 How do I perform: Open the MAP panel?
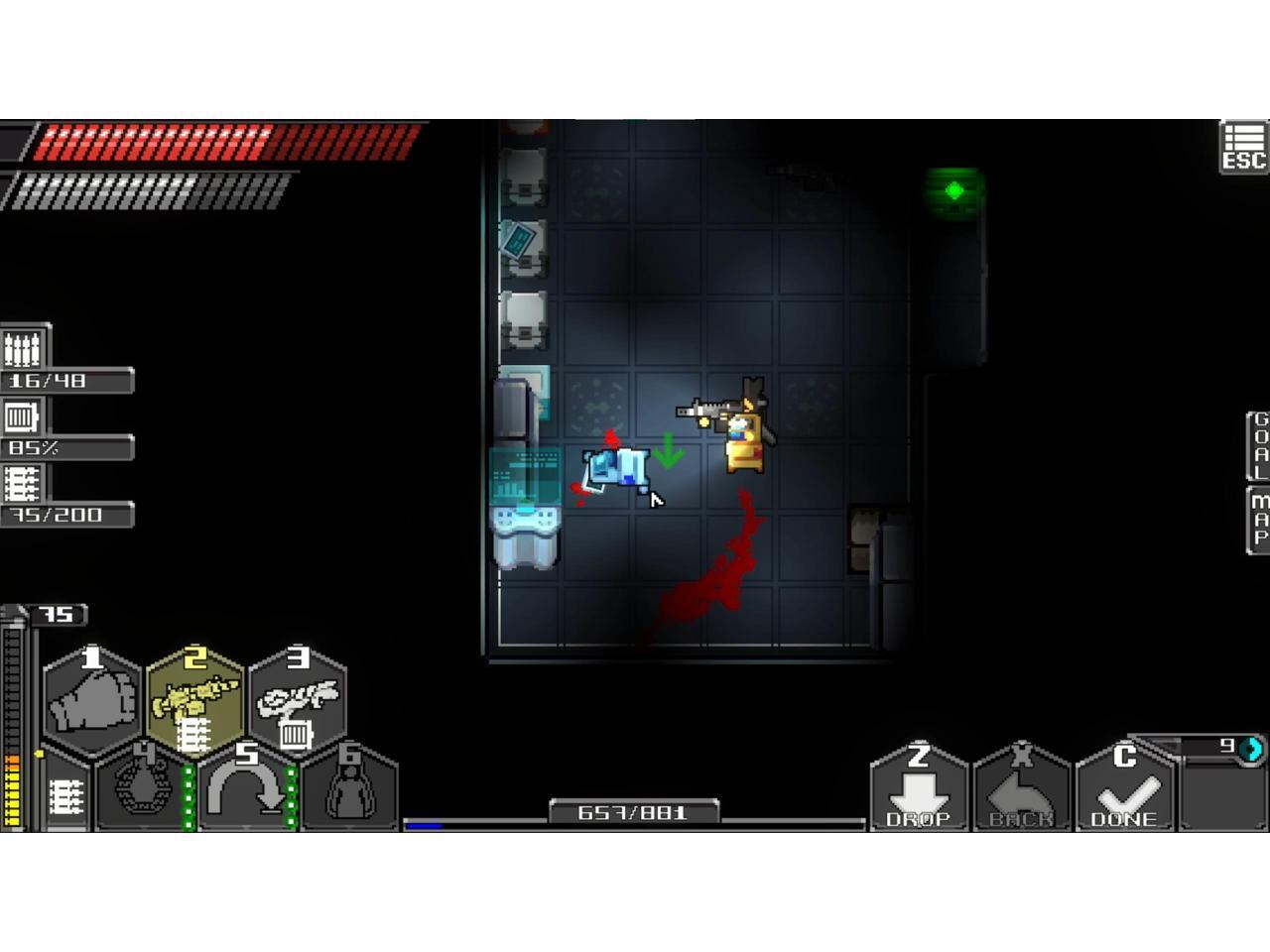tap(1258, 519)
